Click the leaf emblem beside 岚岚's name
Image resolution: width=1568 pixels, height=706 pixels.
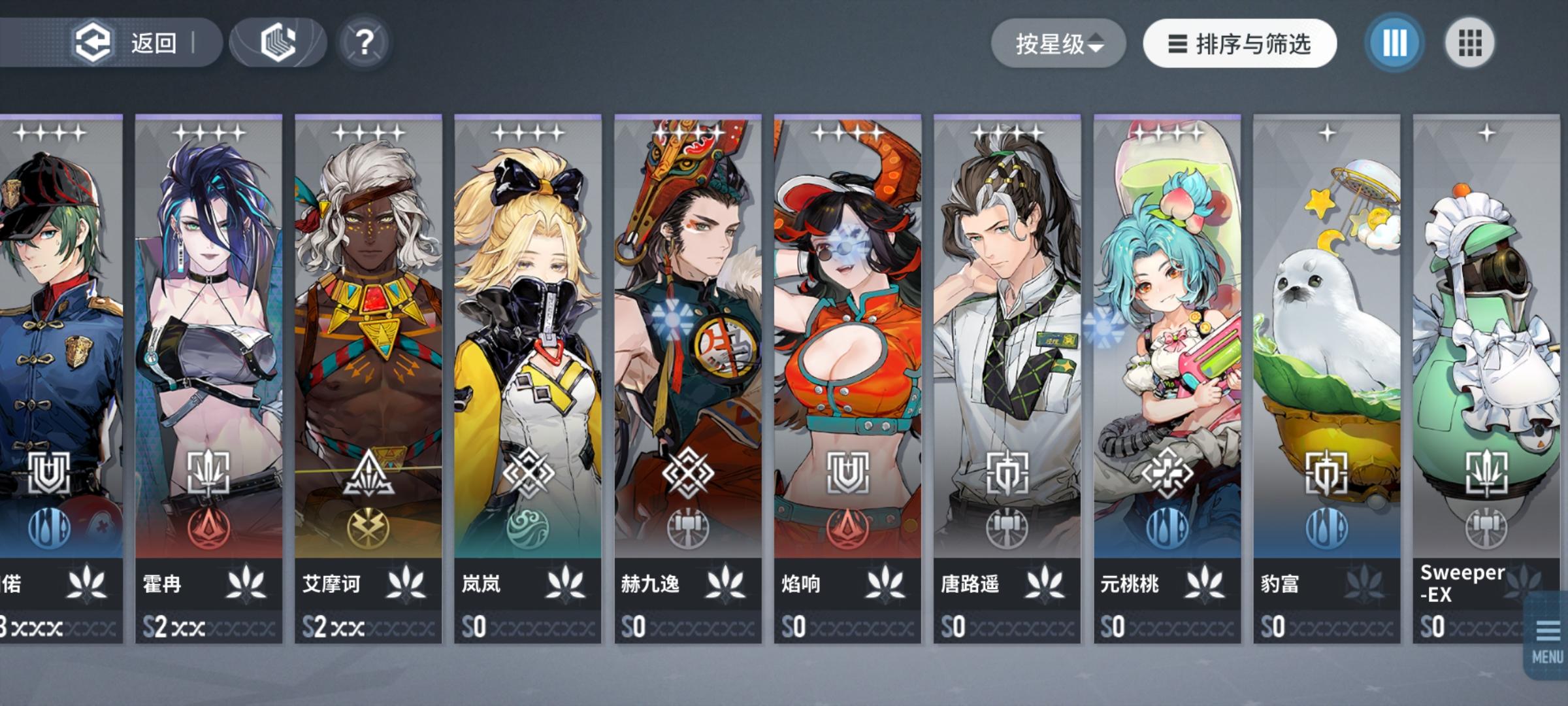[x=566, y=584]
